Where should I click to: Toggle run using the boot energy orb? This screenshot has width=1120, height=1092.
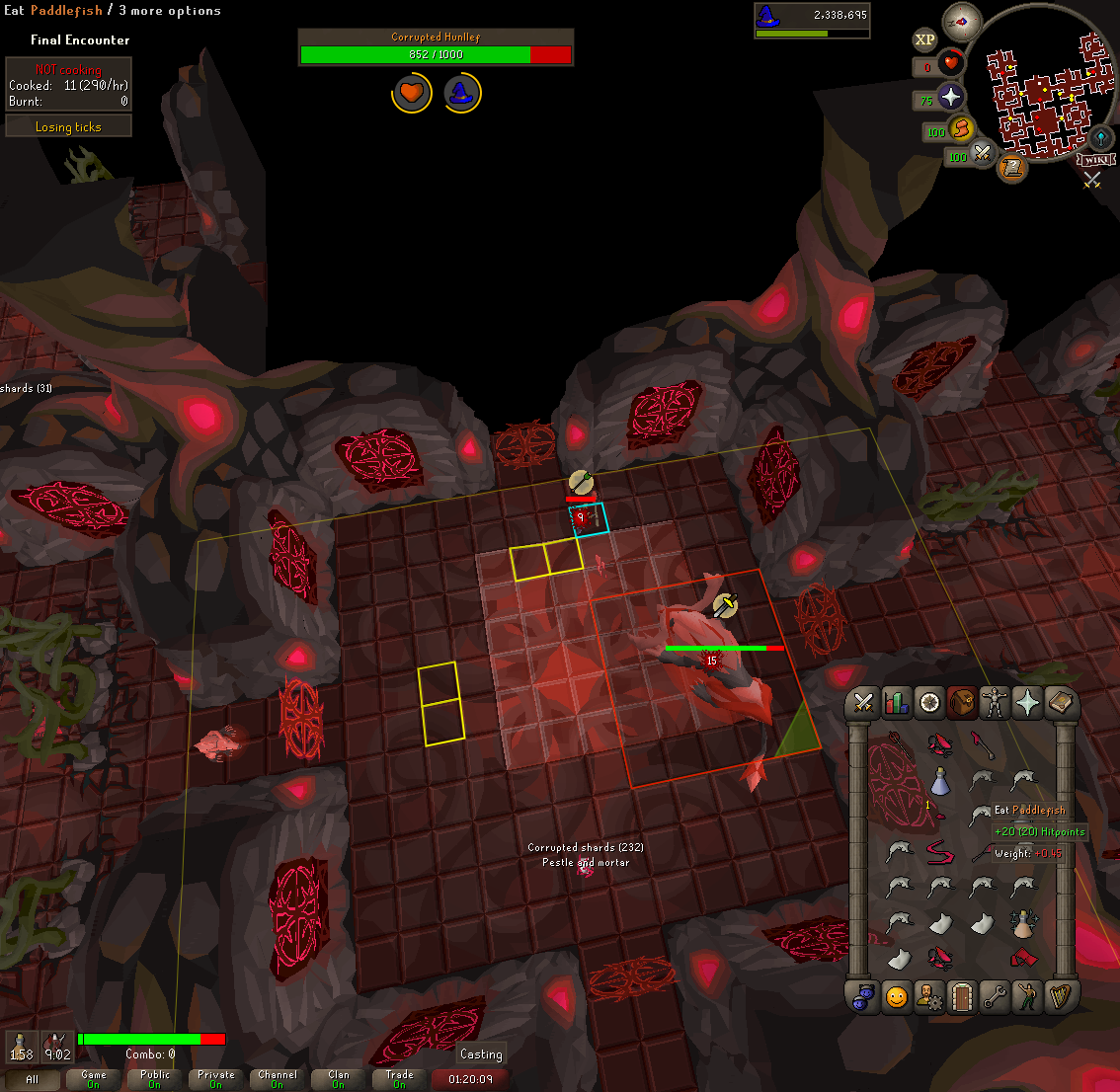[x=960, y=128]
